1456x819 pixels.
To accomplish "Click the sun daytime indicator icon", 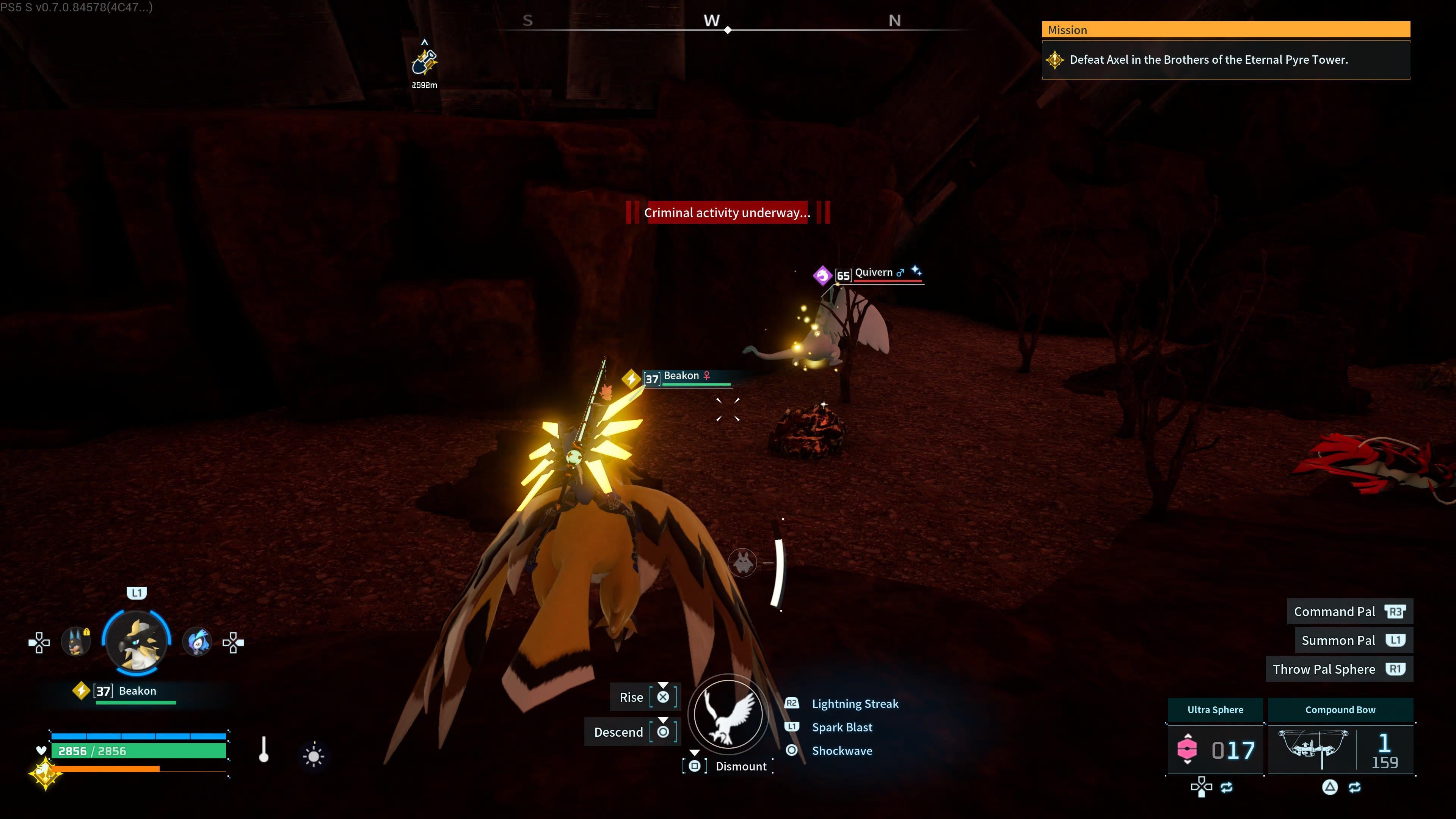I will tap(314, 756).
